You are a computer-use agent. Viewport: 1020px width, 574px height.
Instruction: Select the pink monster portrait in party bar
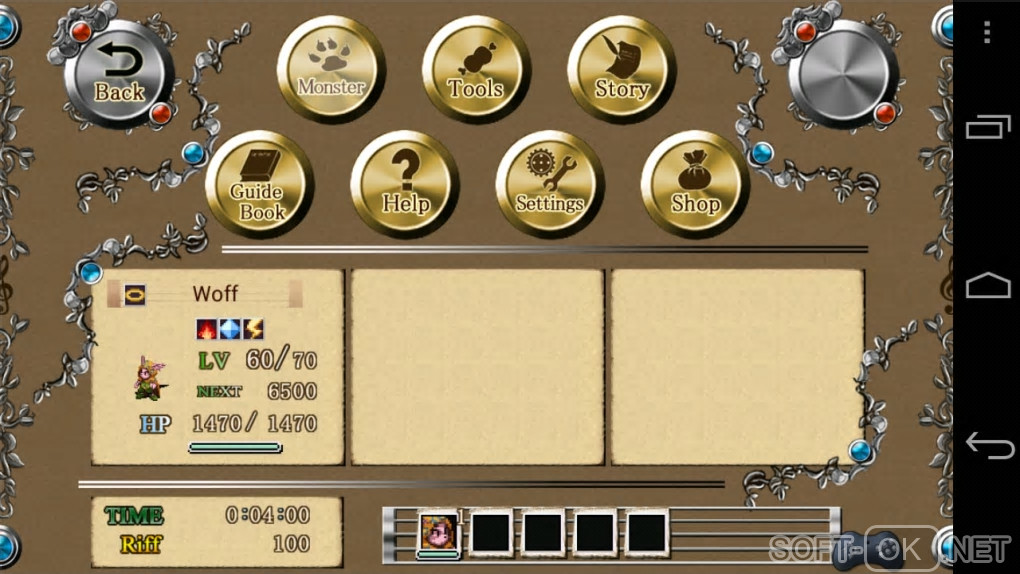(438, 532)
